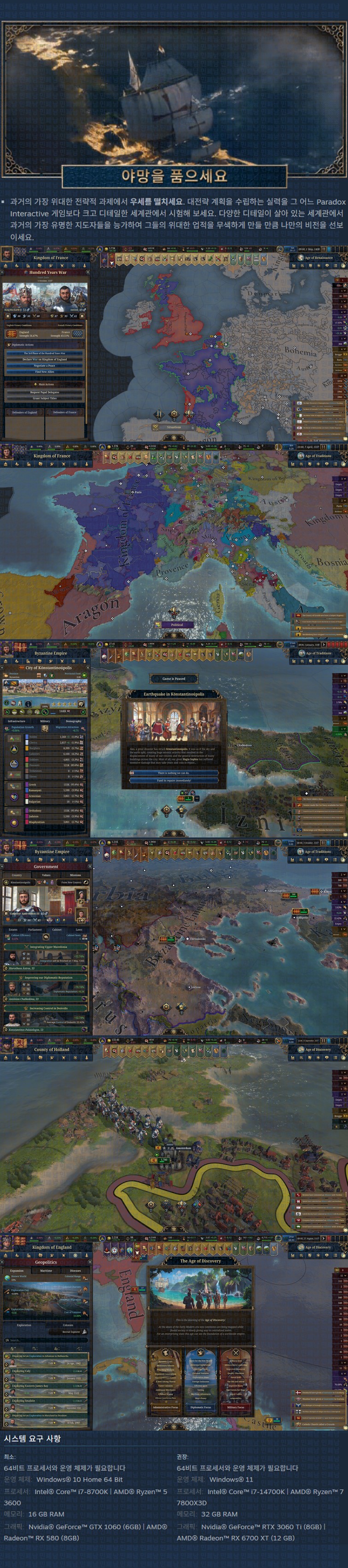Show the Parliament tab in Government
Viewport: 348px width, 1568px height.
click(x=35, y=930)
